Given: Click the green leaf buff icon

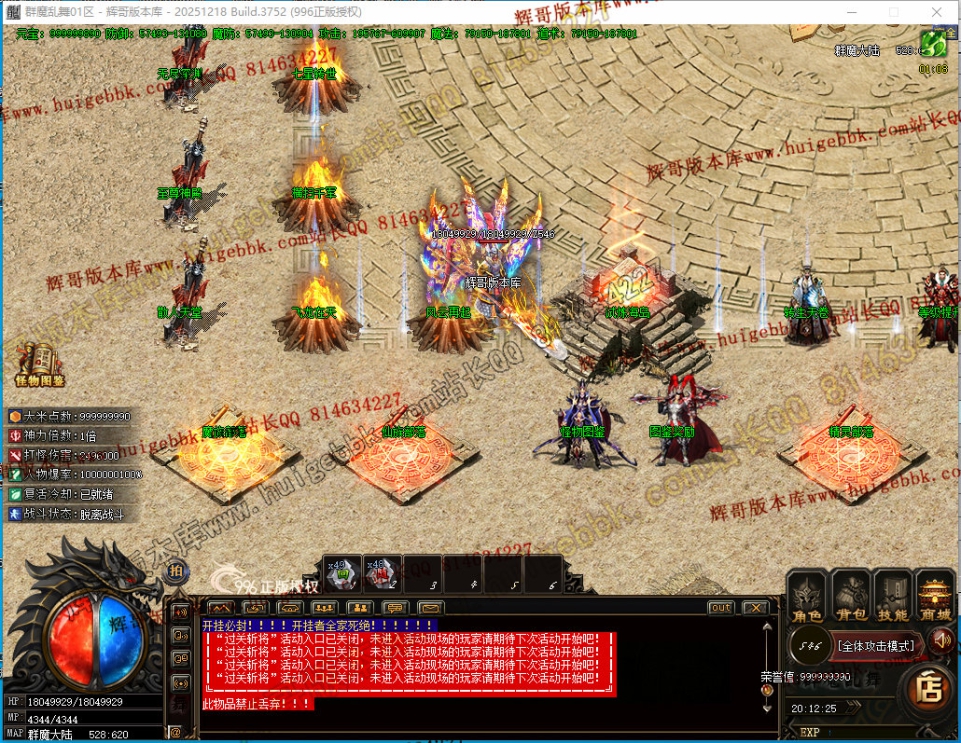Looking at the screenshot, I should [933, 44].
